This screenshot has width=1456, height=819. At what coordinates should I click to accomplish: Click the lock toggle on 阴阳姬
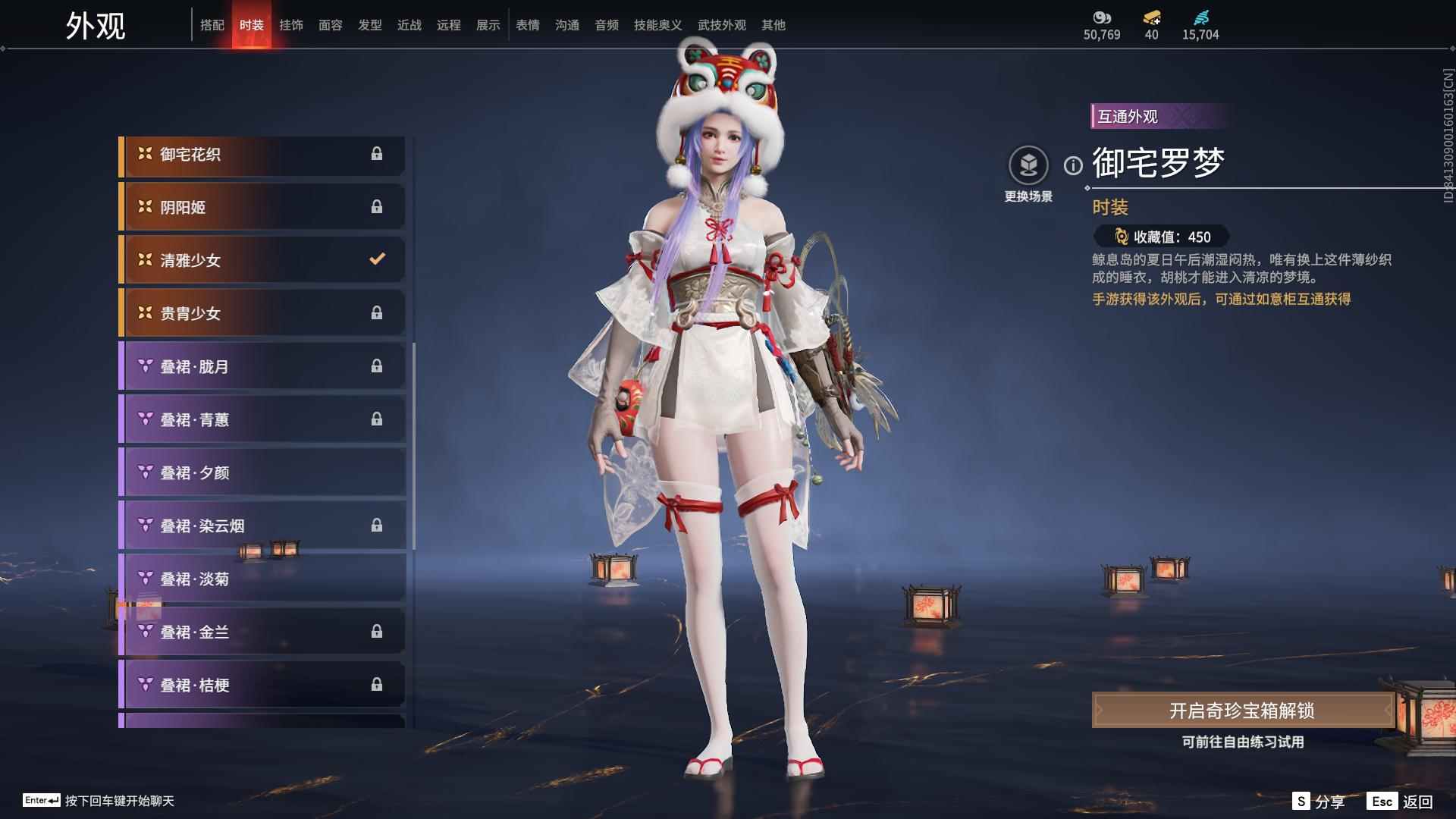[x=377, y=206]
